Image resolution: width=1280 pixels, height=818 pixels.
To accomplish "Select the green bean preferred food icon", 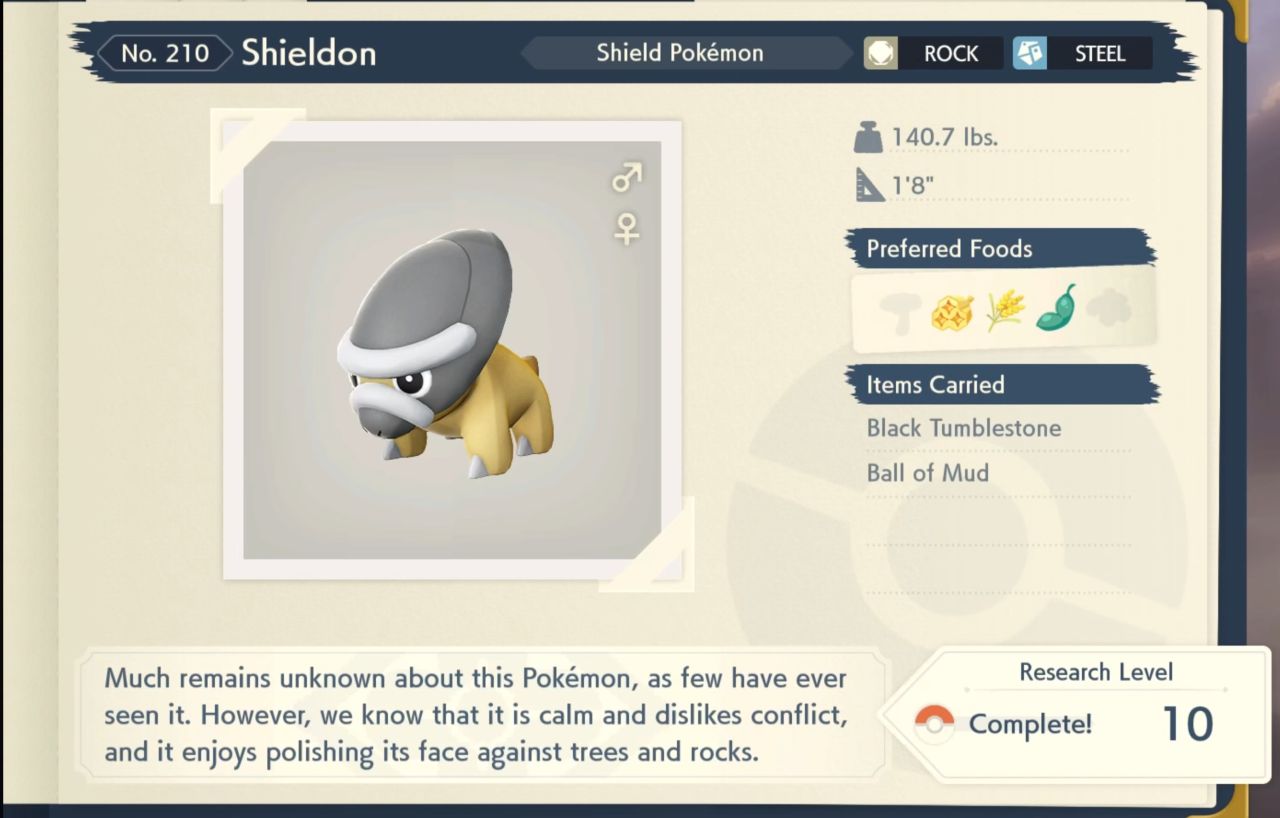I will (x=1056, y=309).
